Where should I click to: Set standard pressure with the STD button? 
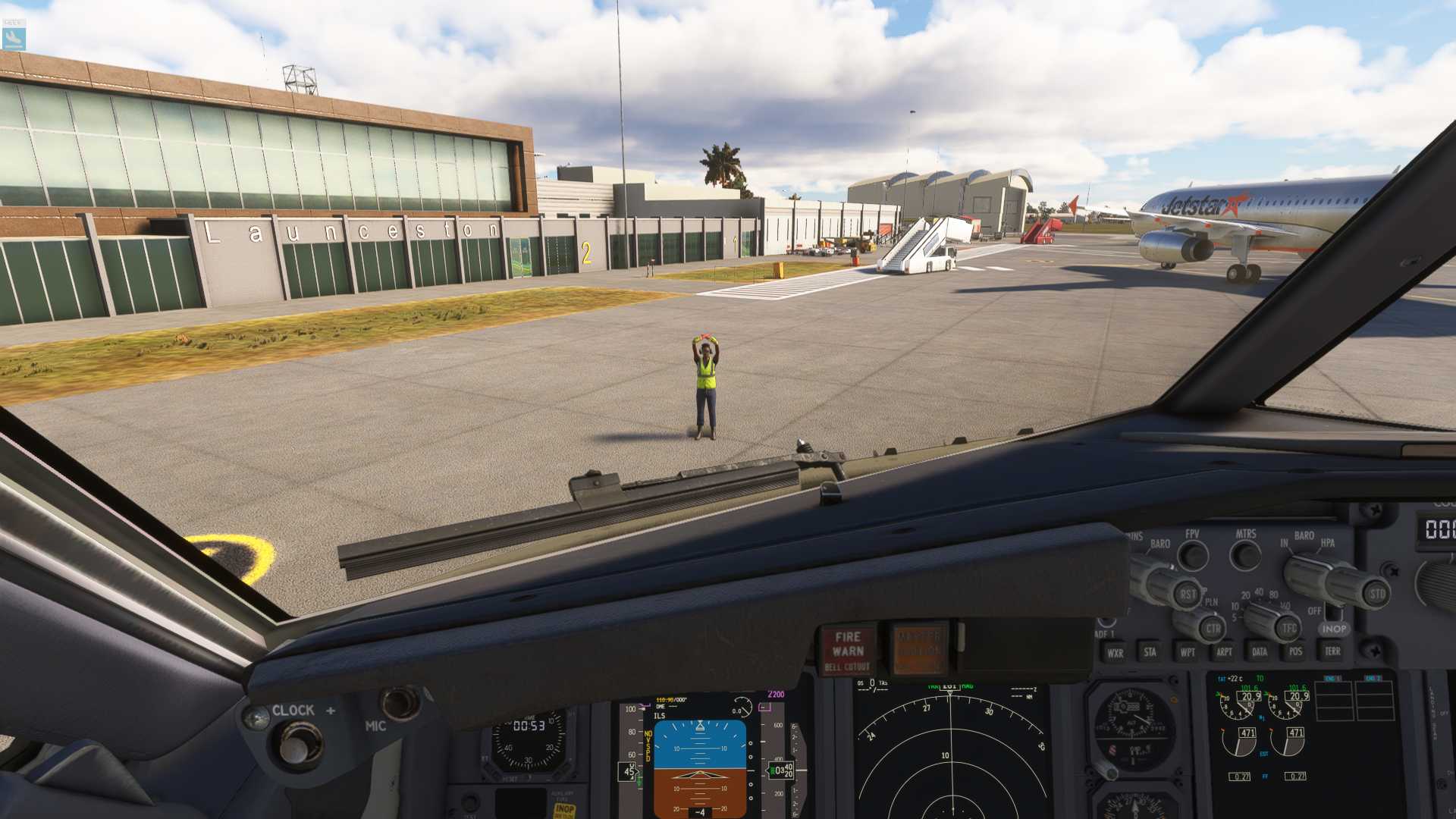click(1376, 594)
